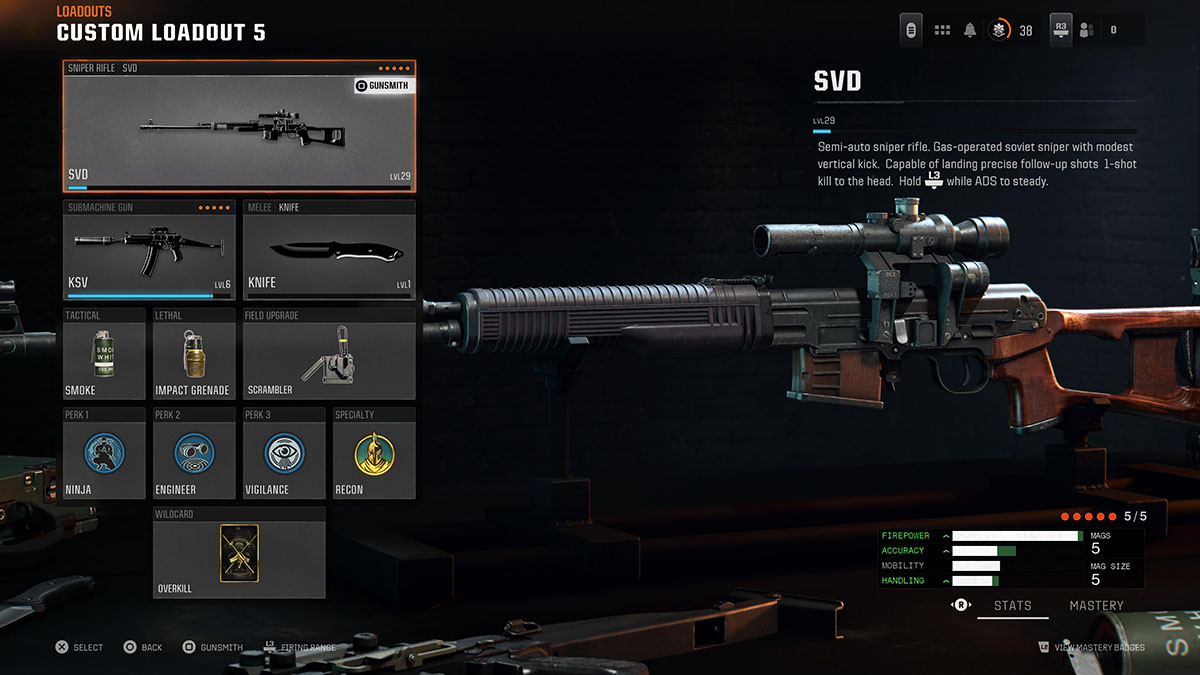The width and height of the screenshot is (1200, 675).
Task: Click the Vigilance perk slot
Action: click(284, 453)
